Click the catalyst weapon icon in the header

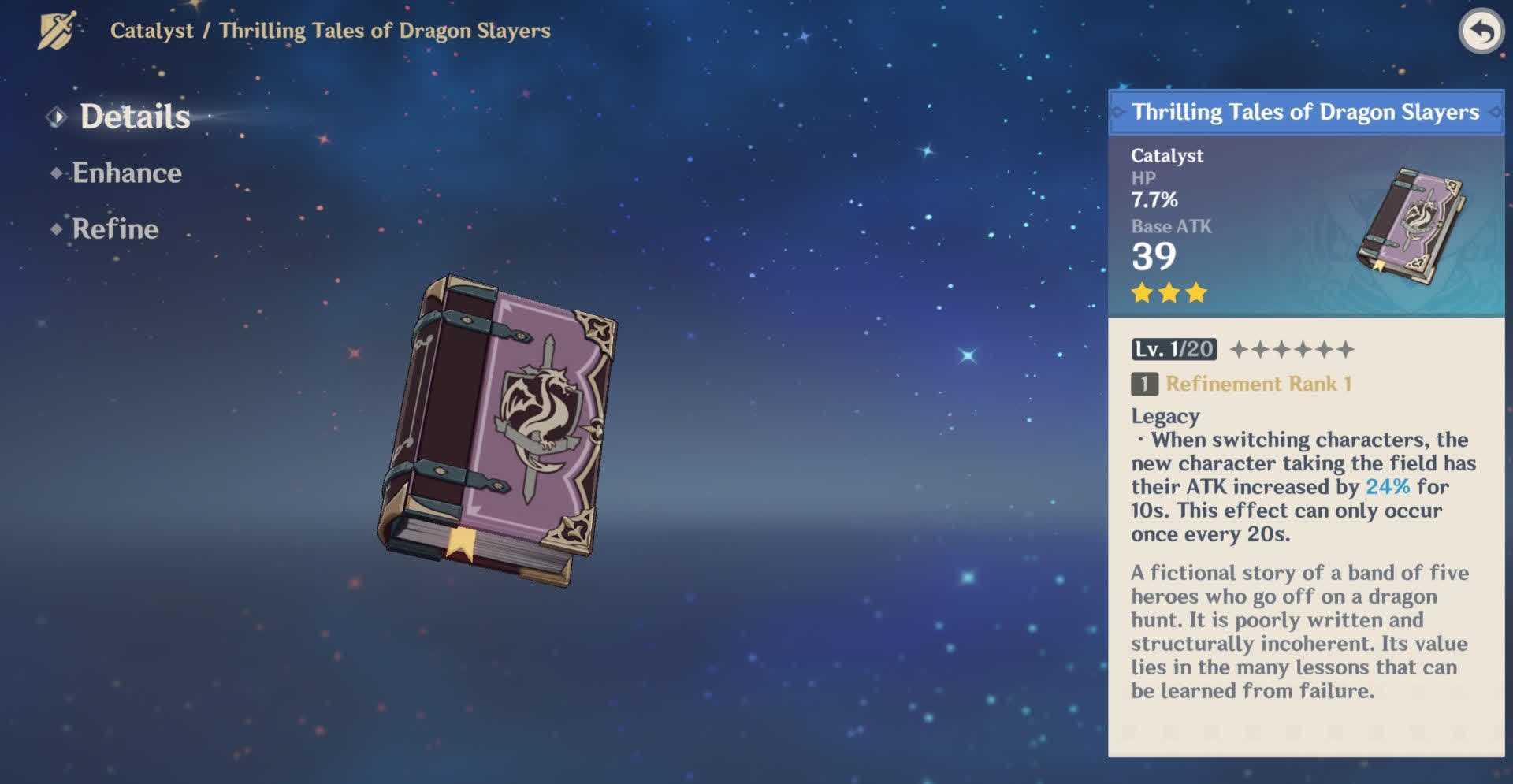tap(57, 31)
